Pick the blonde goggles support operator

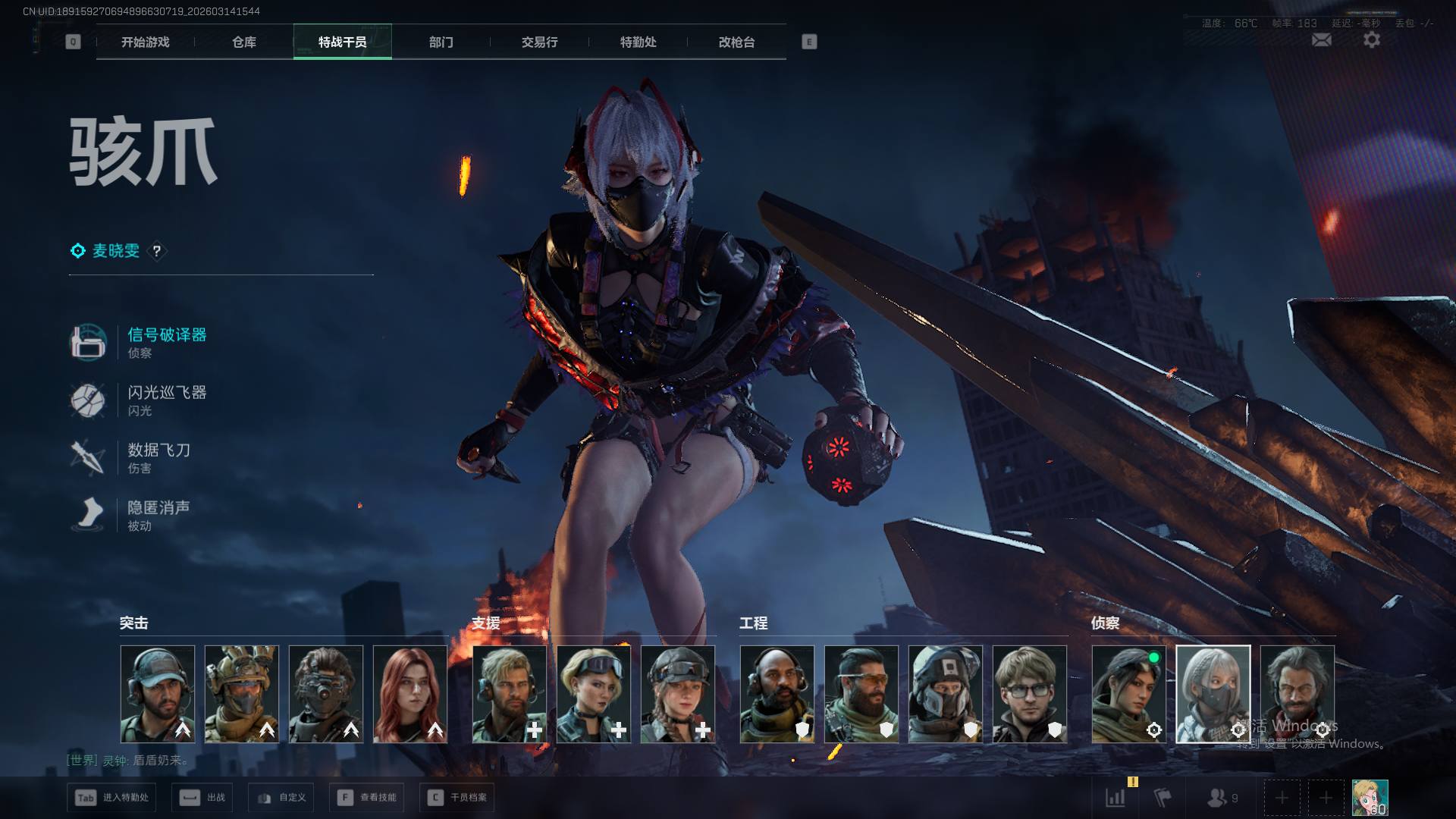click(x=594, y=694)
